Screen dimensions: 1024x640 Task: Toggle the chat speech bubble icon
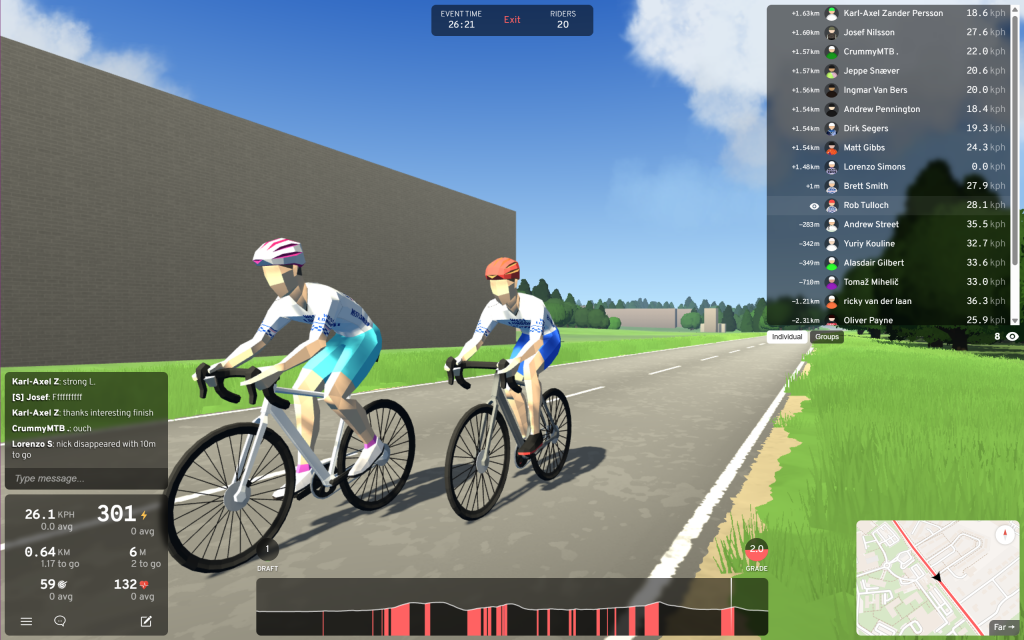(x=60, y=621)
